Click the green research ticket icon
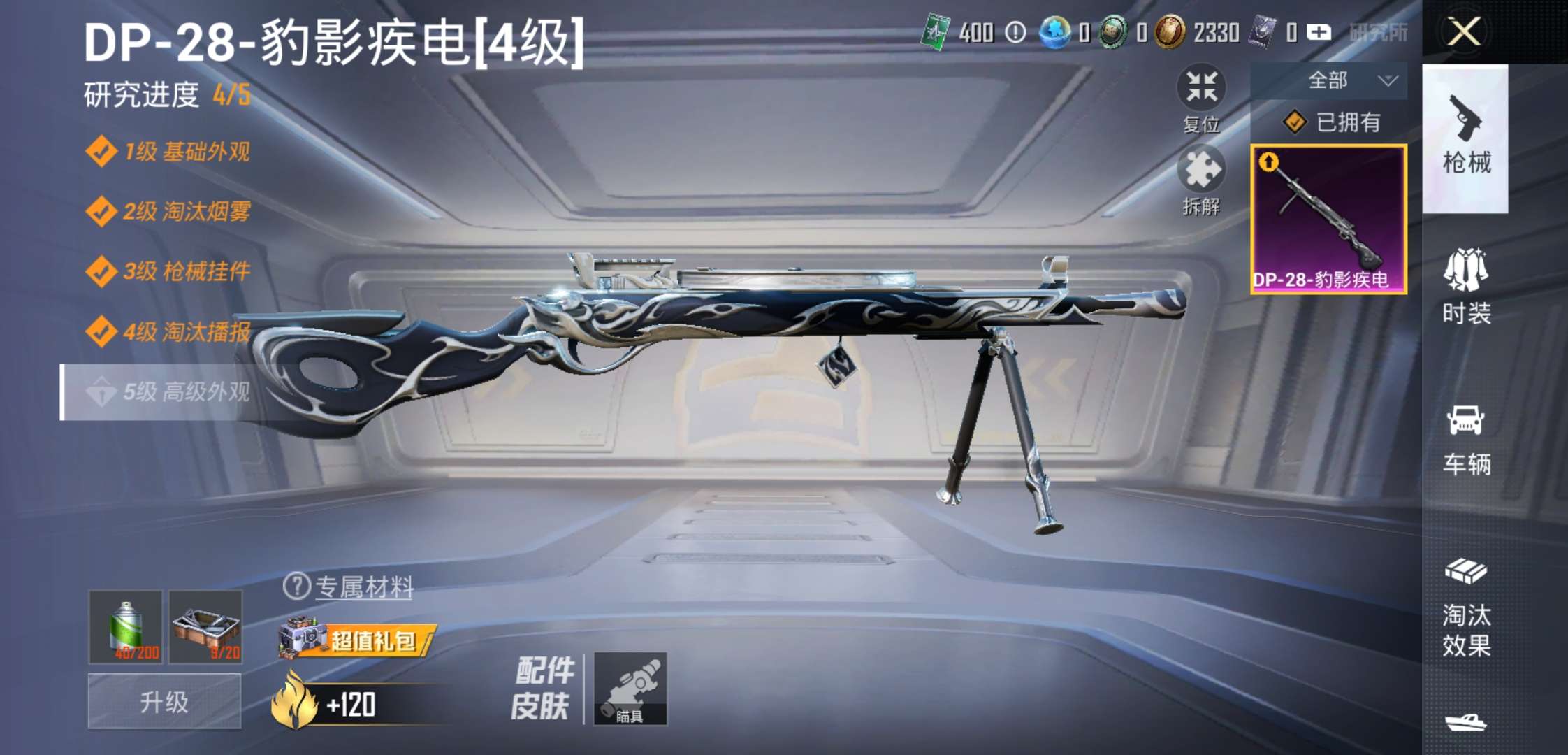This screenshot has height=755, width=1568. [934, 31]
